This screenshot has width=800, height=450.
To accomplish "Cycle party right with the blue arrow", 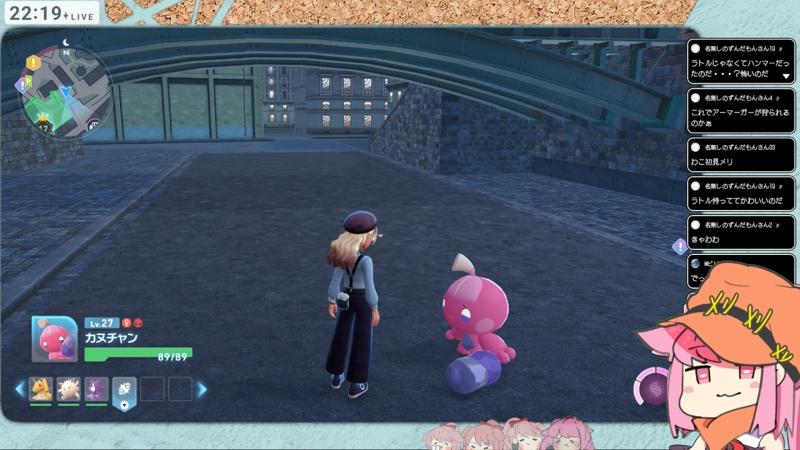I will click(201, 388).
